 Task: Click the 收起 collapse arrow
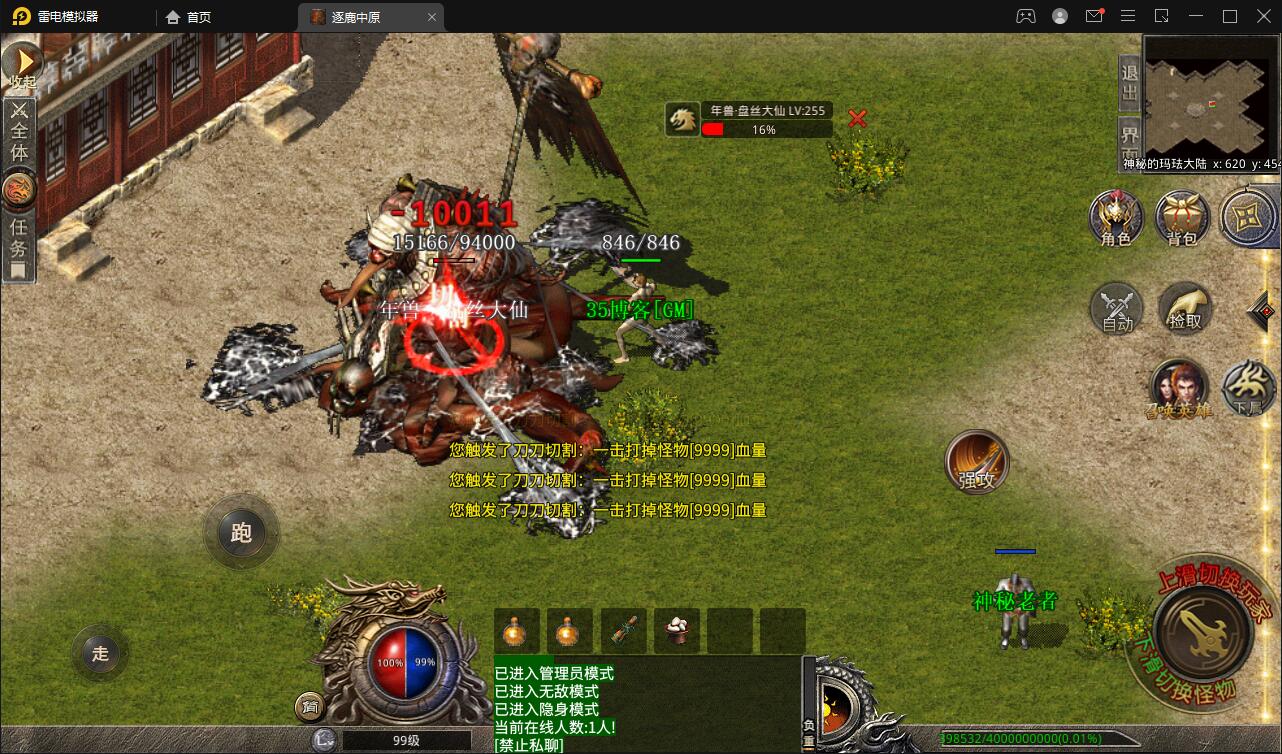(21, 63)
